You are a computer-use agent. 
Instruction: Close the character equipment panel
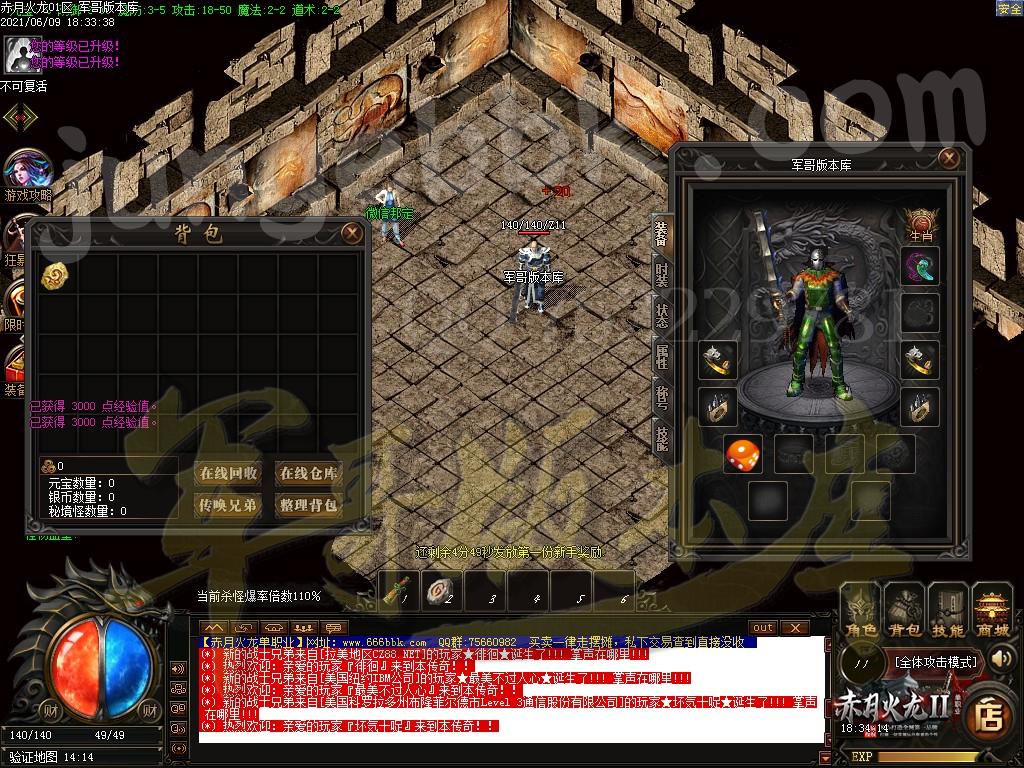pyautogui.click(x=949, y=158)
